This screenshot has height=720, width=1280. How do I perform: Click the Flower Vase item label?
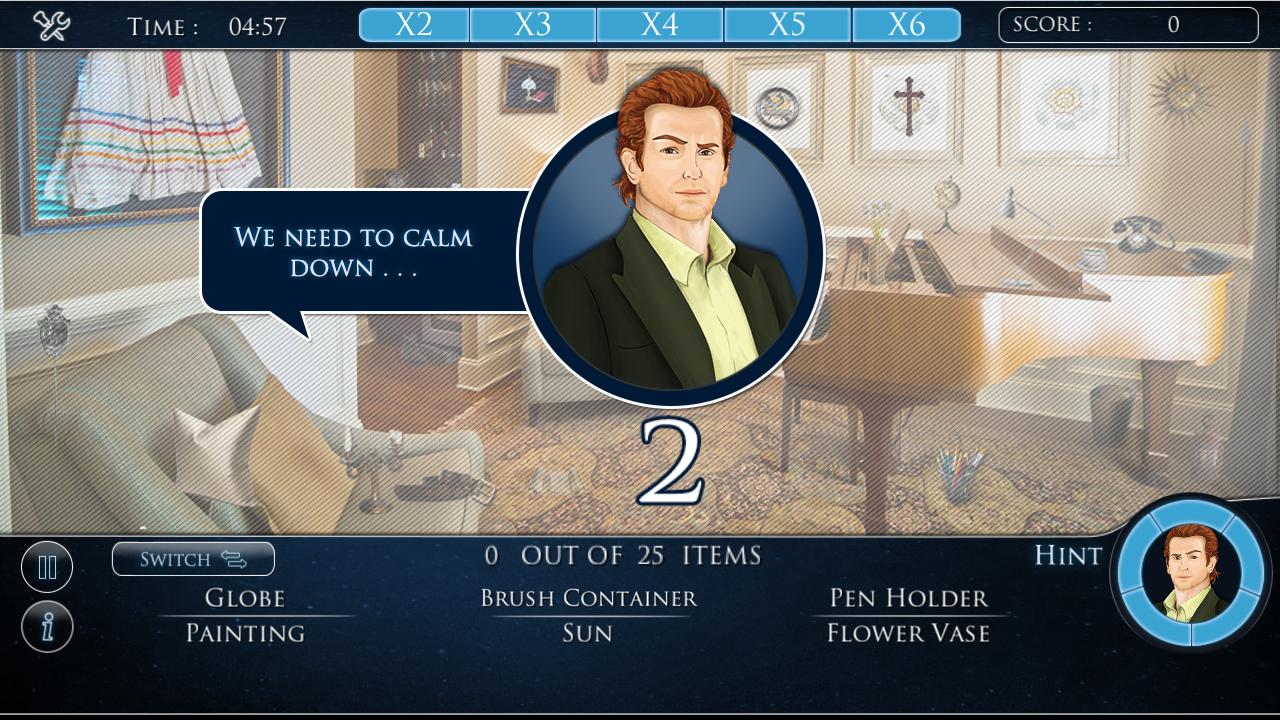pyautogui.click(x=907, y=632)
